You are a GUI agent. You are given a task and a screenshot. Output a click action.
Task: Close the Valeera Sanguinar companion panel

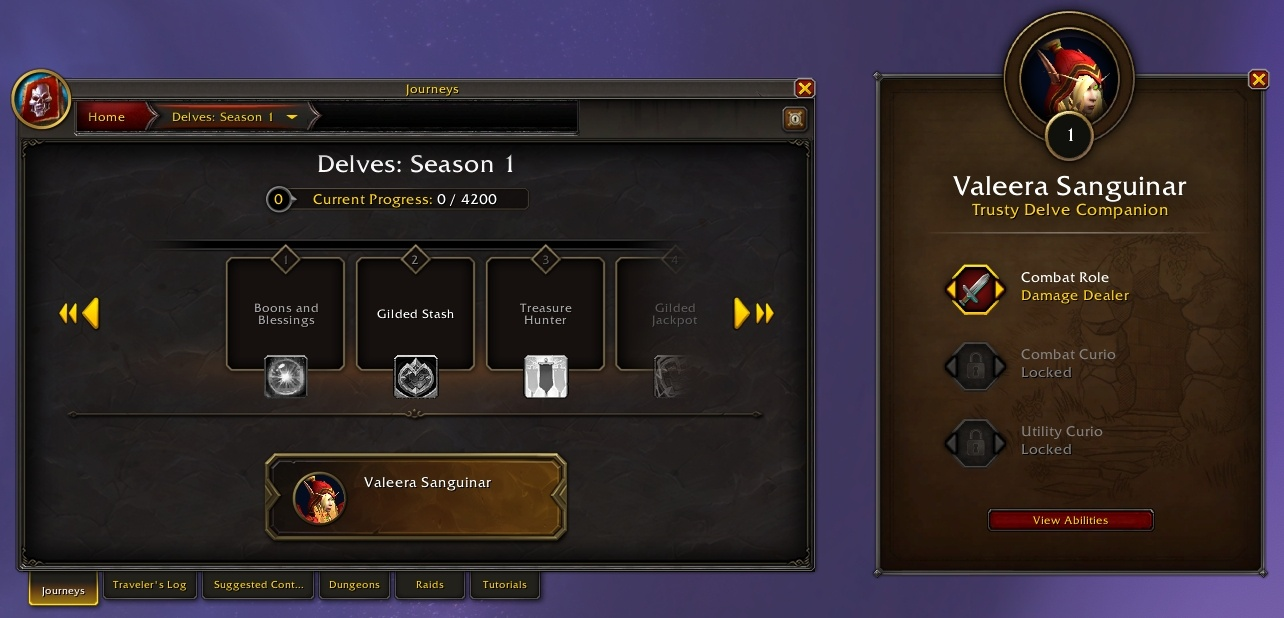click(x=1258, y=80)
